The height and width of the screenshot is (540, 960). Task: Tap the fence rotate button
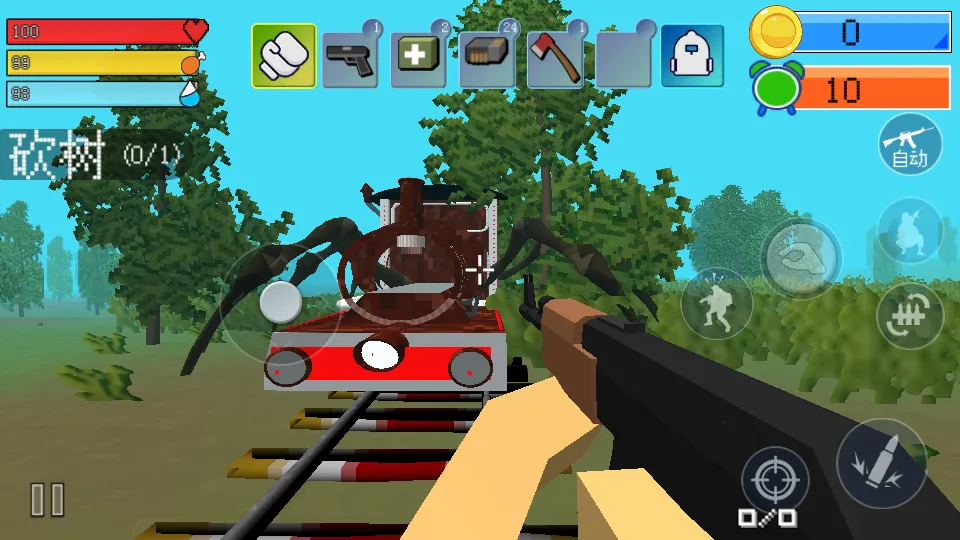[x=910, y=316]
